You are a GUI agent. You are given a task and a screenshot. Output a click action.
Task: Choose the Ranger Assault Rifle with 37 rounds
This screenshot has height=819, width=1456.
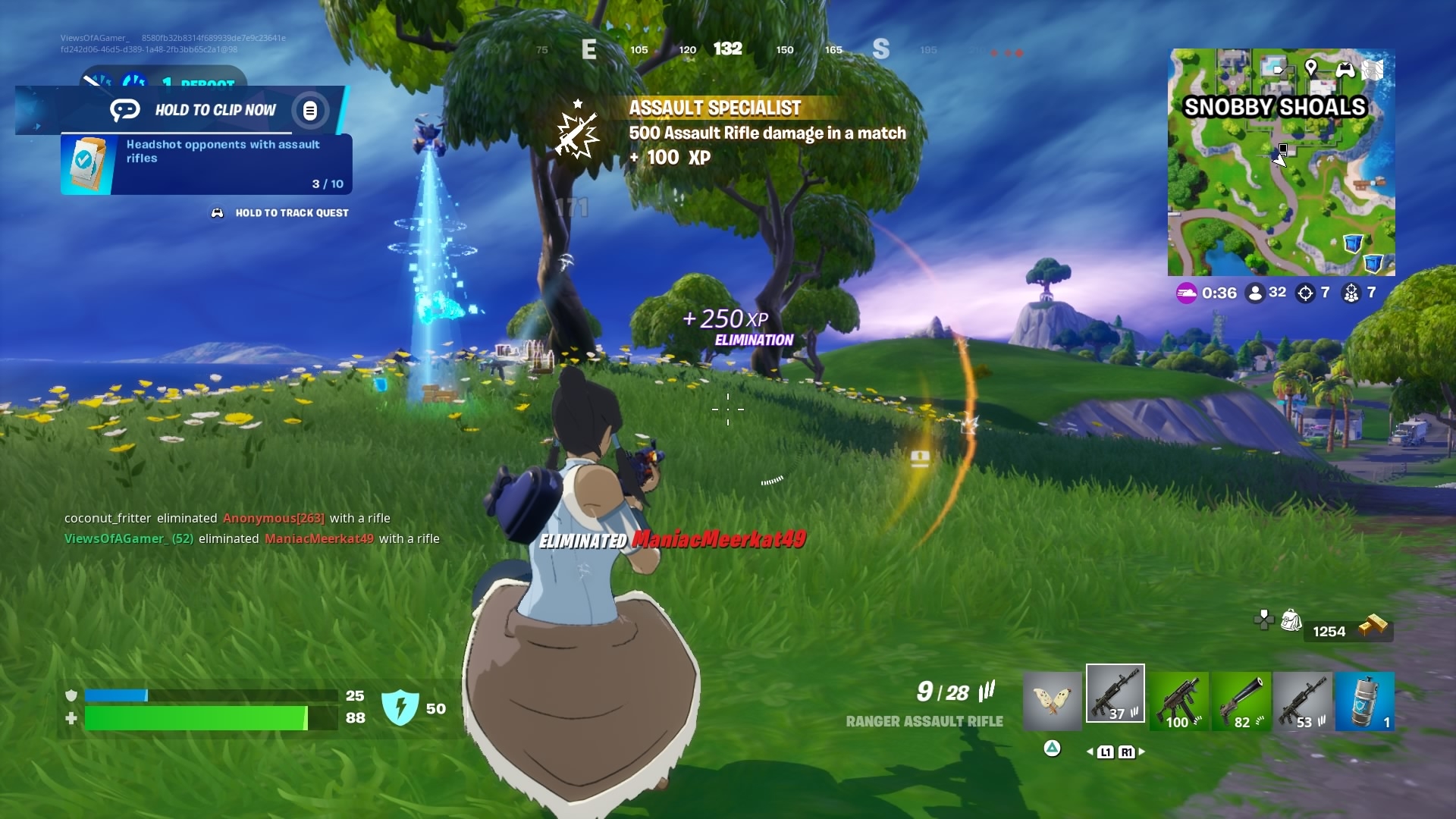pyautogui.click(x=1115, y=693)
